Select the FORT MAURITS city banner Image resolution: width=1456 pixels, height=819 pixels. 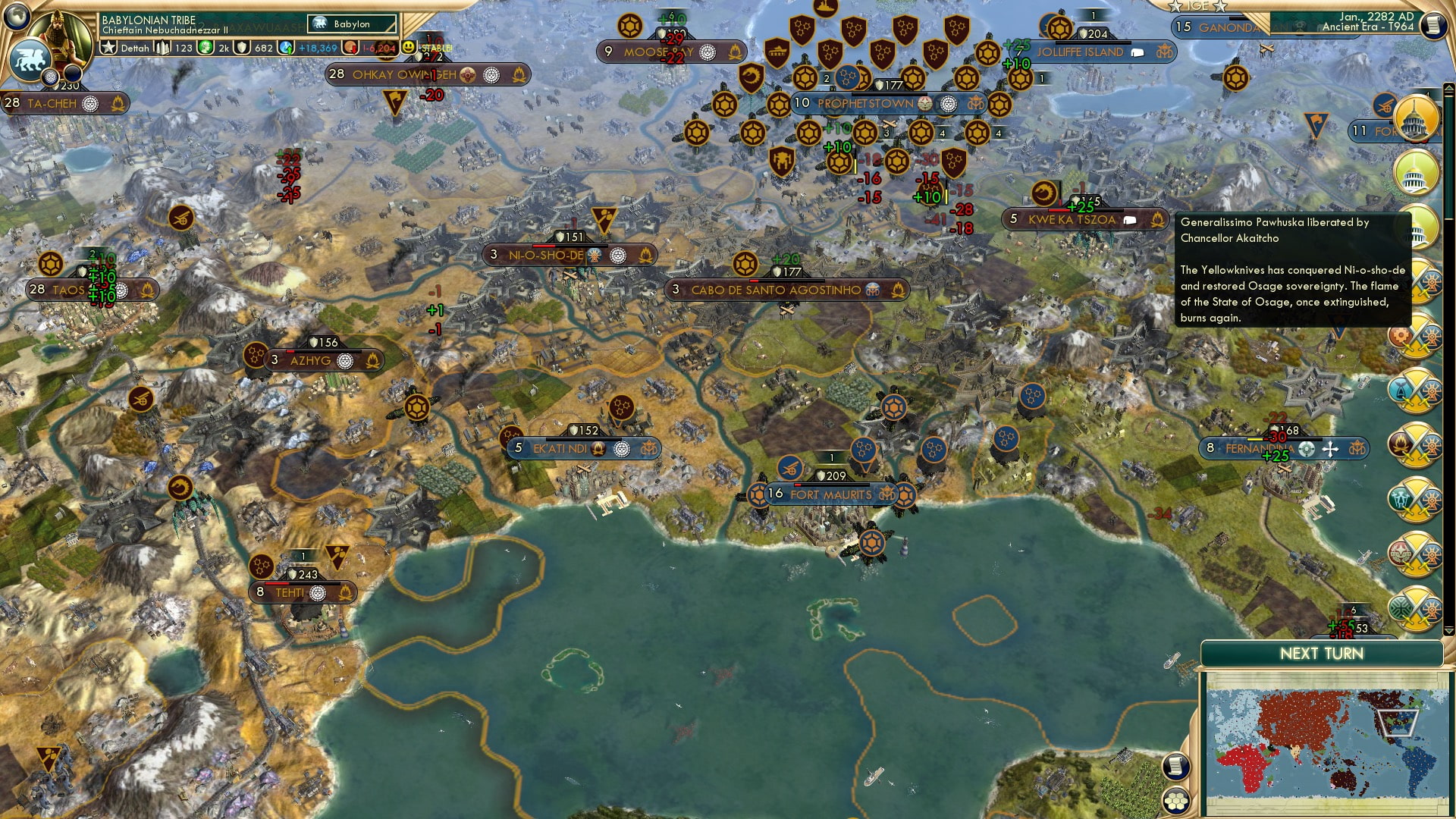point(834,494)
